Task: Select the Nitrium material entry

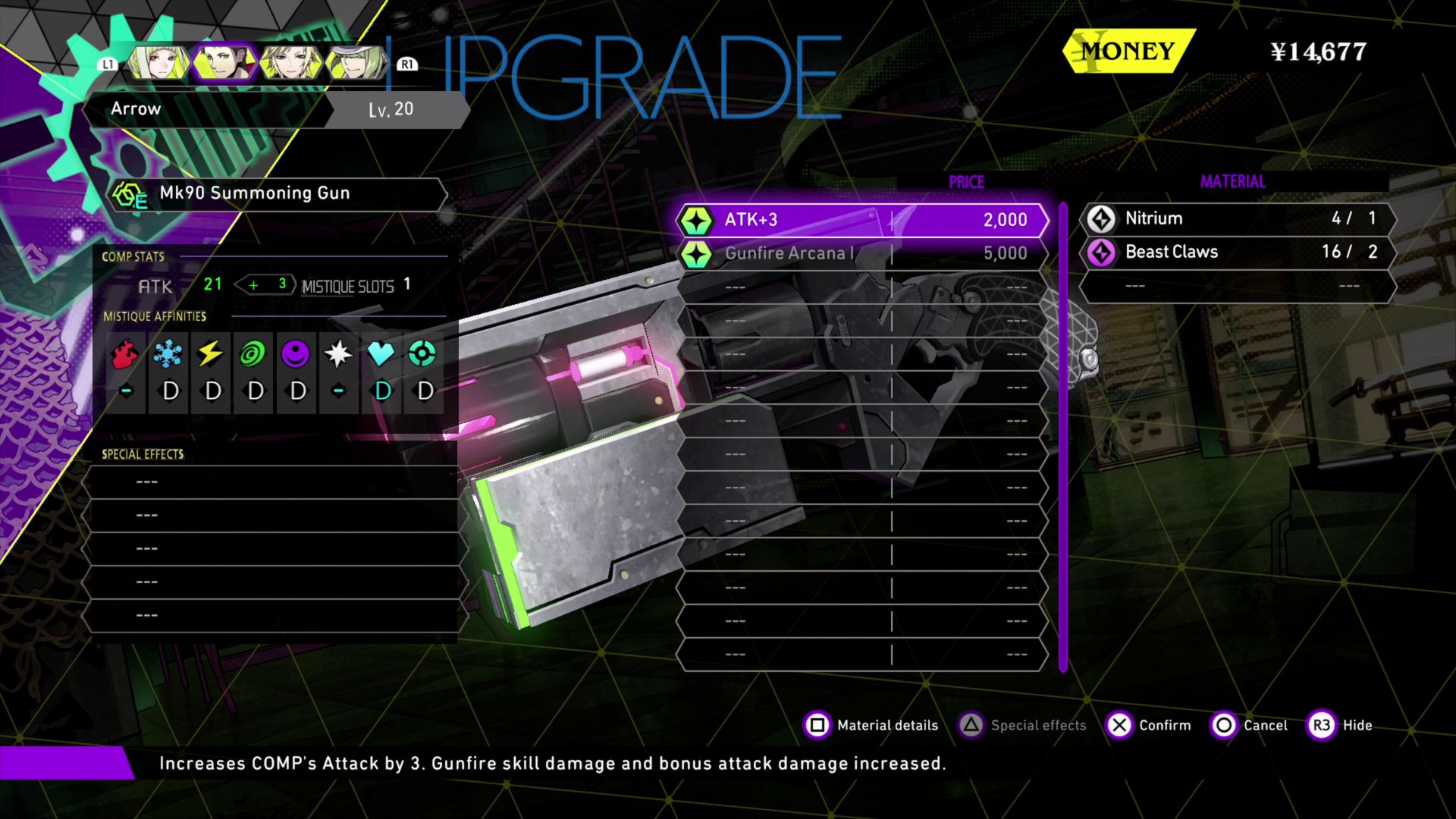Action: pos(1238,218)
